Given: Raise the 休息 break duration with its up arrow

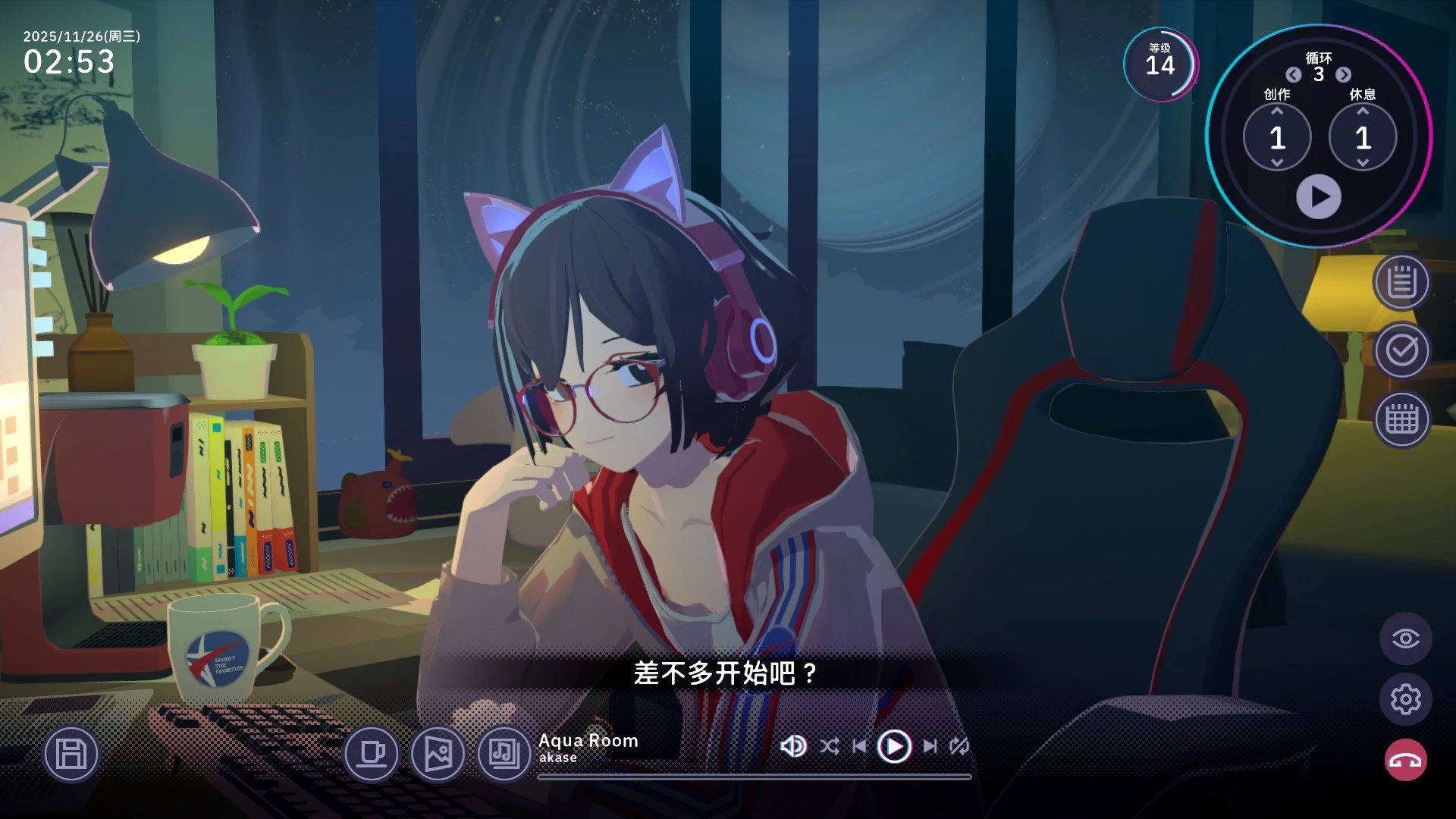Looking at the screenshot, I should [x=1363, y=111].
